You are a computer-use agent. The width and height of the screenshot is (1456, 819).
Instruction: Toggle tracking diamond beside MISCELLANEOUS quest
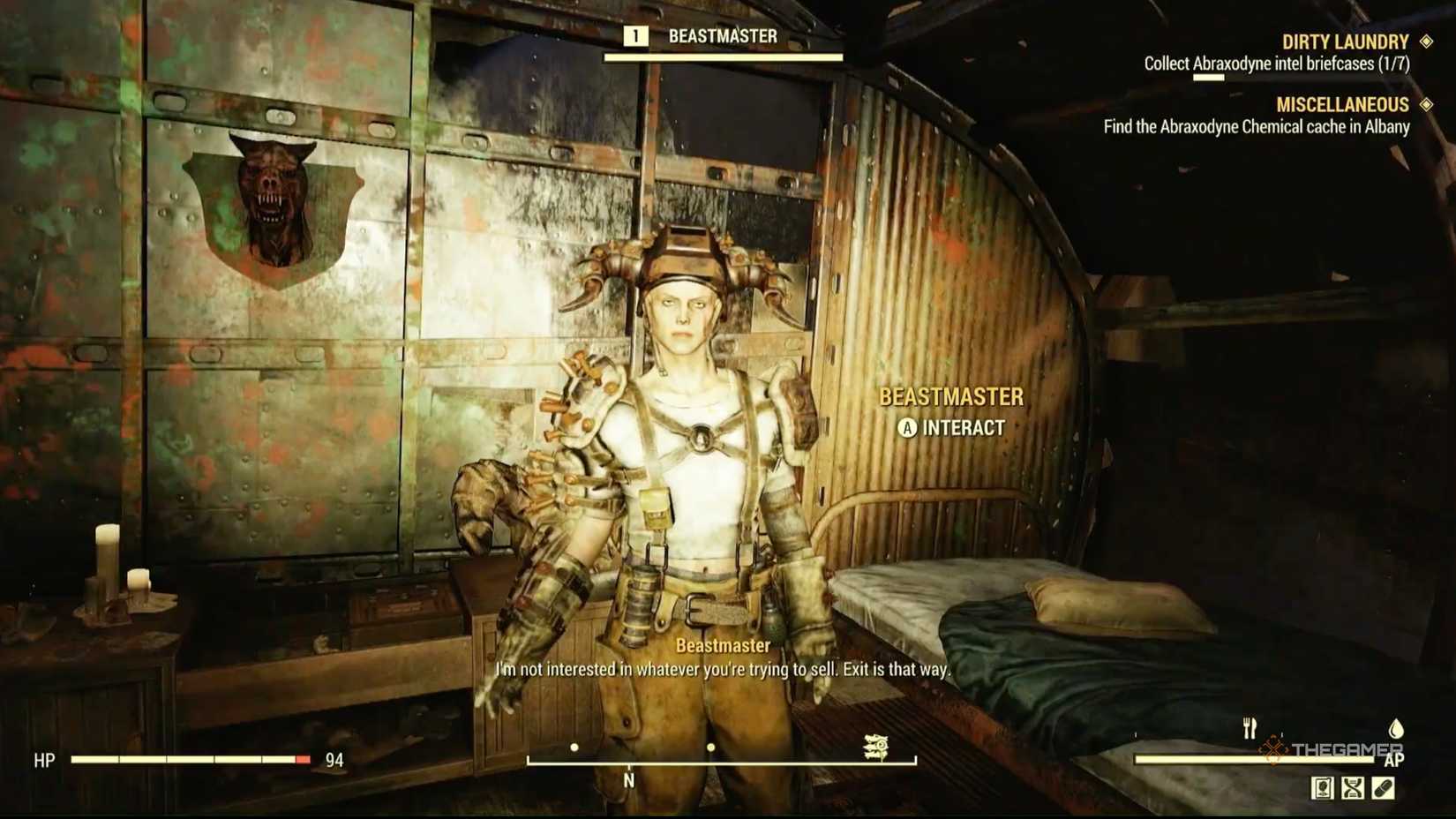coord(1425,104)
